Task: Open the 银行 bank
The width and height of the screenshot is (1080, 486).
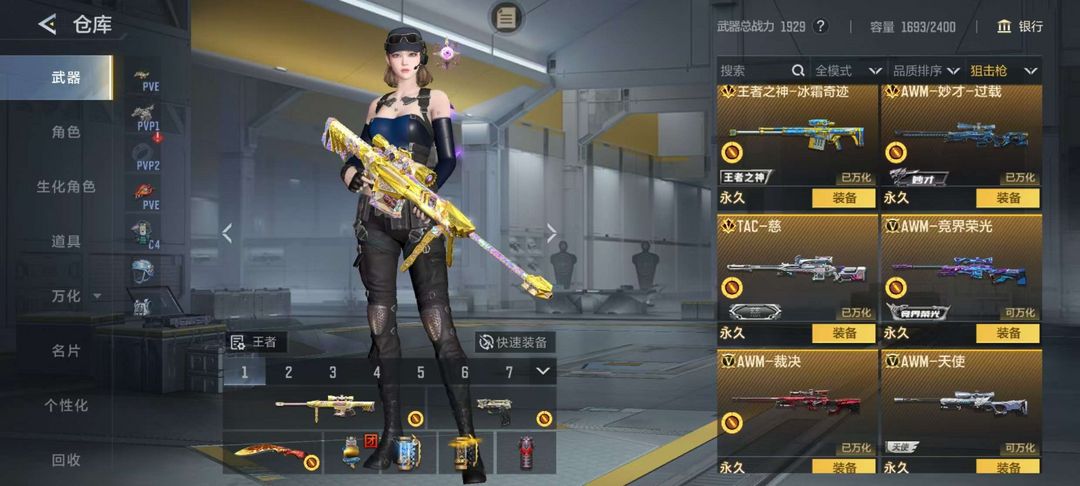Action: [x=1020, y=26]
